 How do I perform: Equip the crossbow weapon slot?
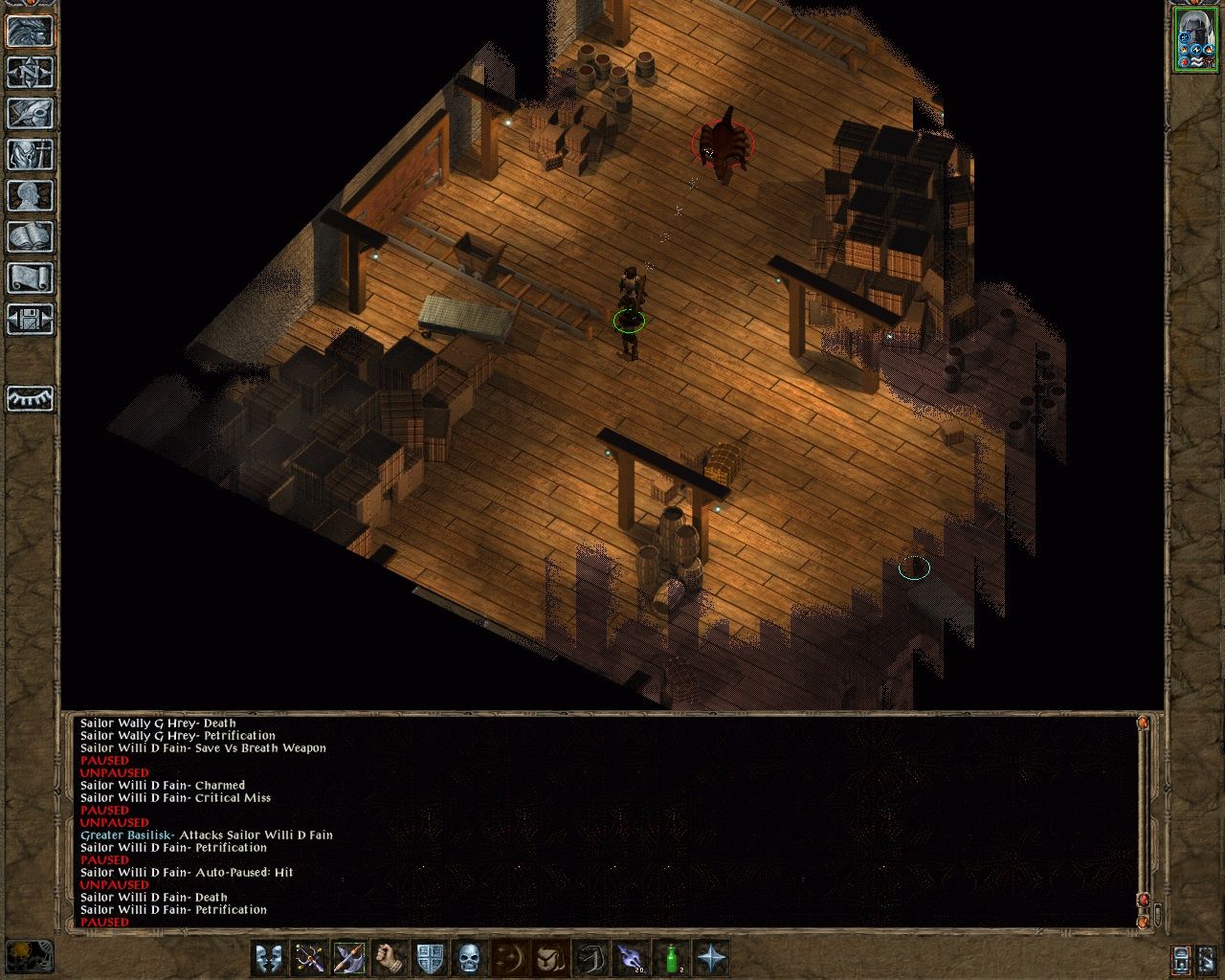pyautogui.click(x=309, y=957)
